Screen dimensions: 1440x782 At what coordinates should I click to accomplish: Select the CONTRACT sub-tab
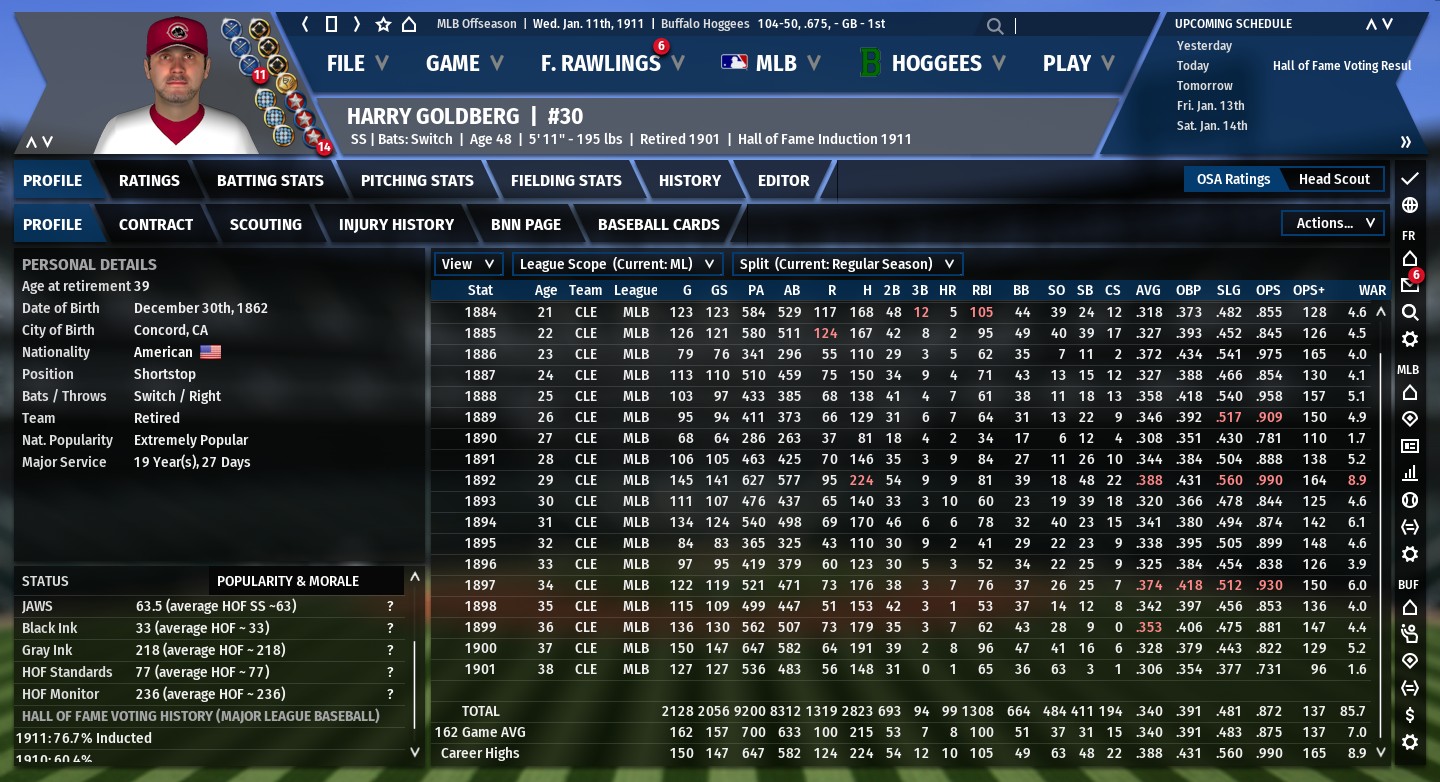[156, 225]
